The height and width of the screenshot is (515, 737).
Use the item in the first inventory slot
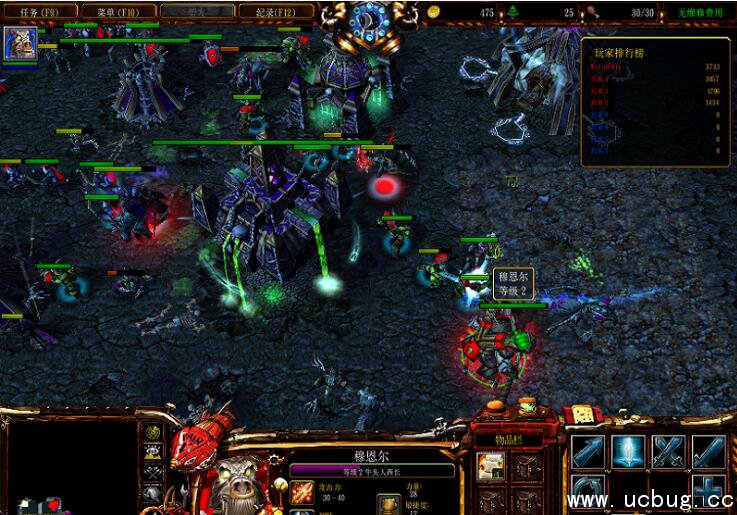490,465
